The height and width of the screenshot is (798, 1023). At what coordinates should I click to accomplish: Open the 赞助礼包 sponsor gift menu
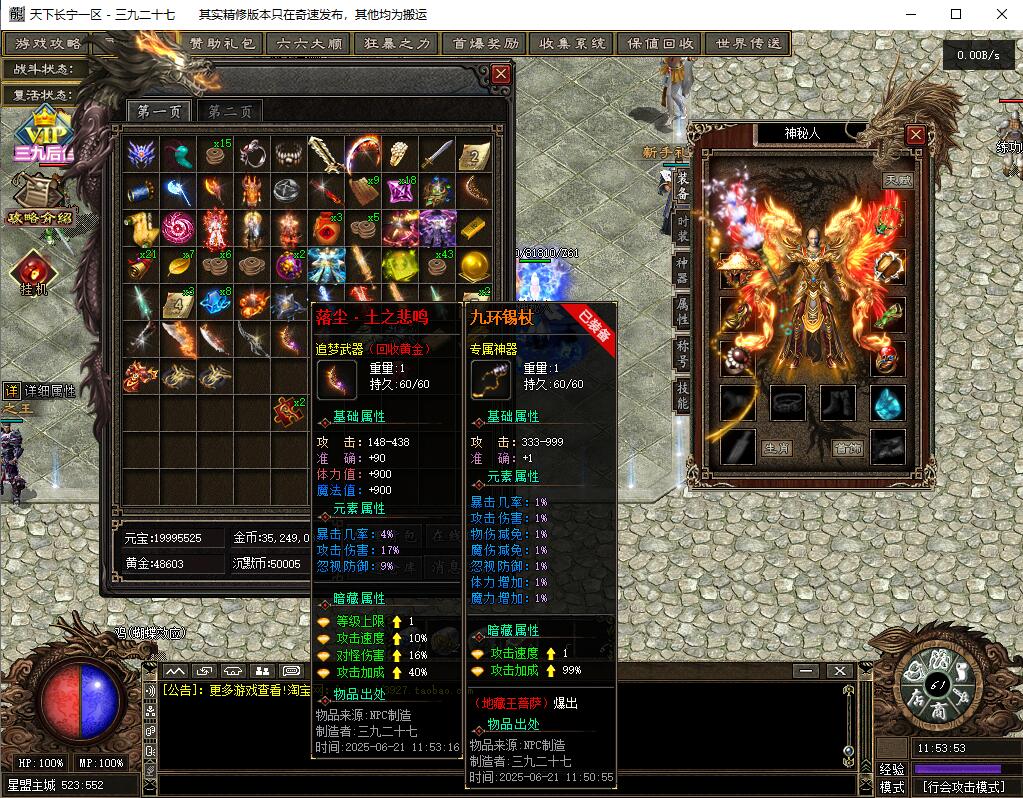tap(223, 44)
